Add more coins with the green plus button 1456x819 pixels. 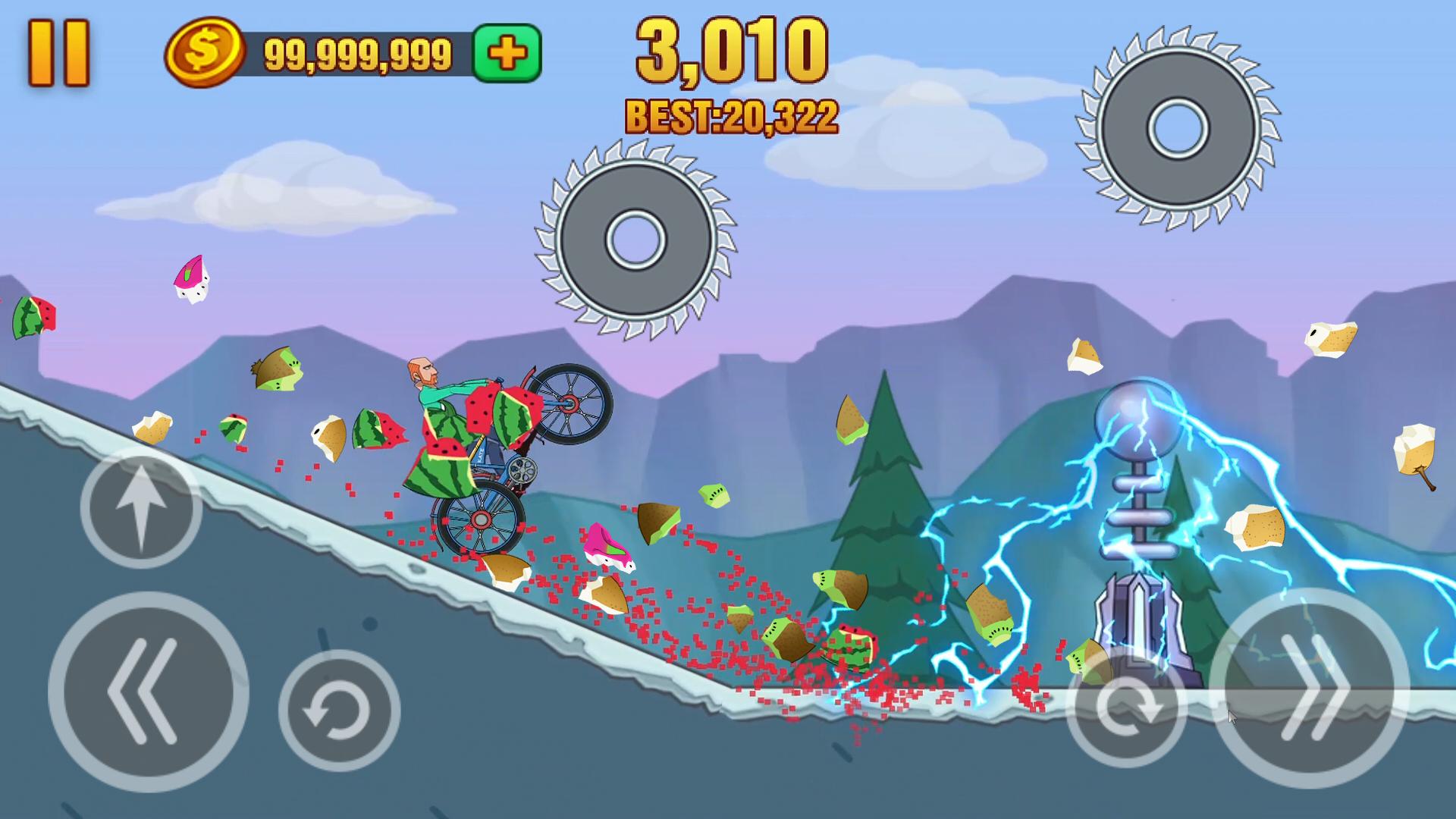click(x=507, y=53)
